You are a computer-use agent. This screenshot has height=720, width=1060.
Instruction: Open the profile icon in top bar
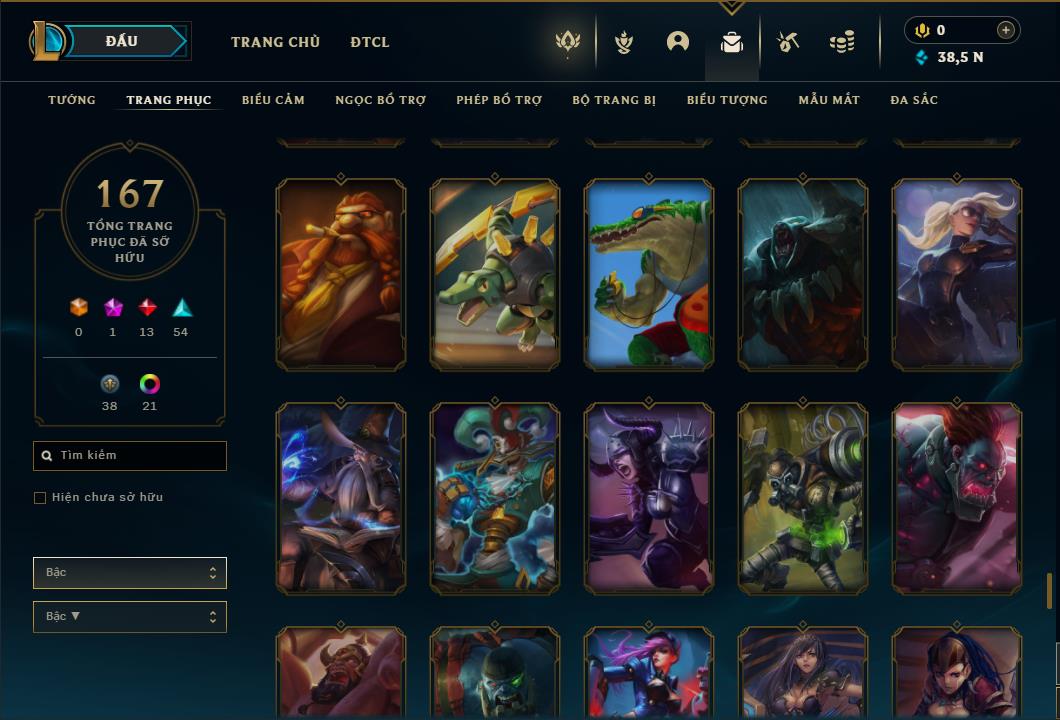click(678, 42)
